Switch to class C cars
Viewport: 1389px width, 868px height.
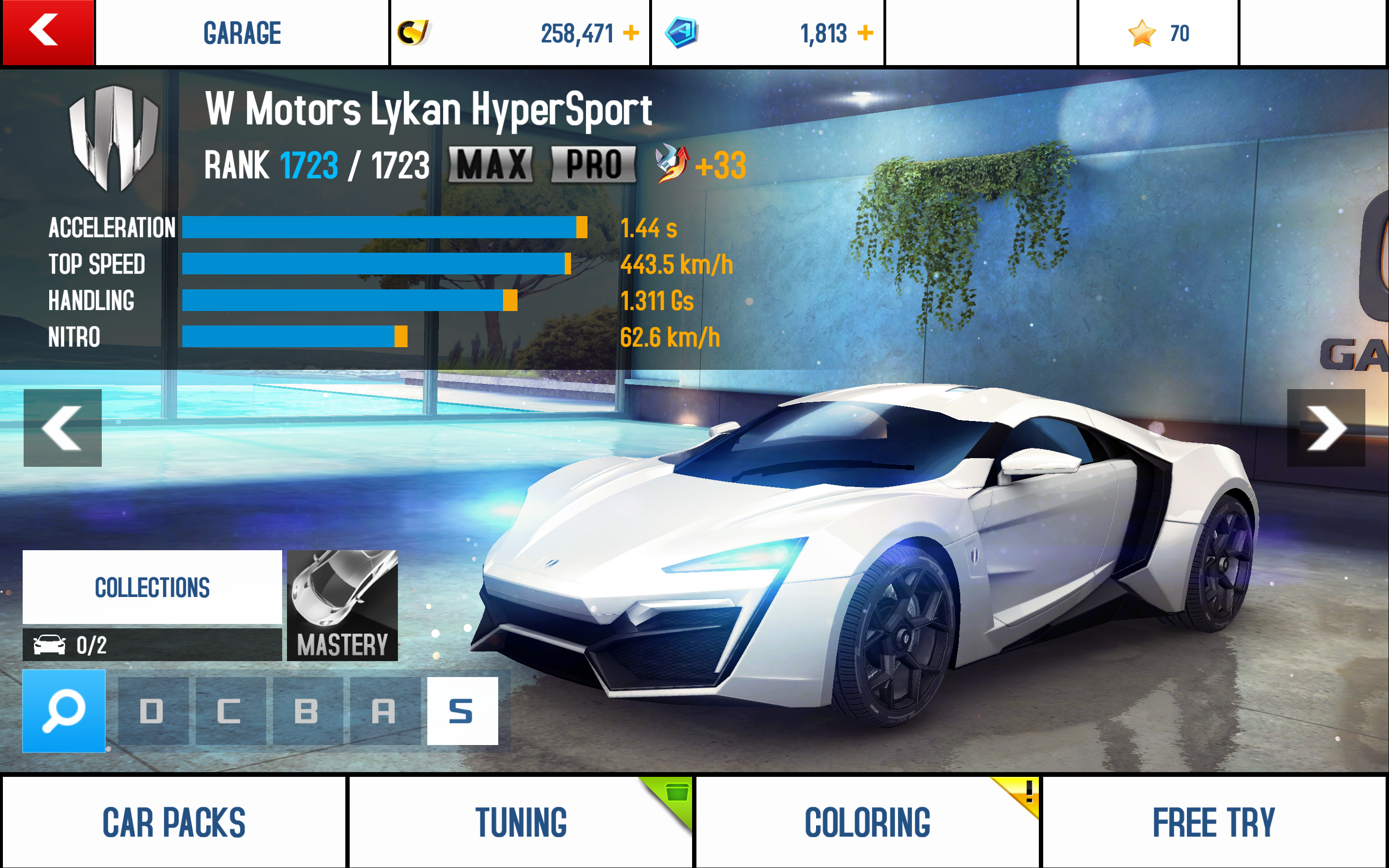pyautogui.click(x=230, y=711)
